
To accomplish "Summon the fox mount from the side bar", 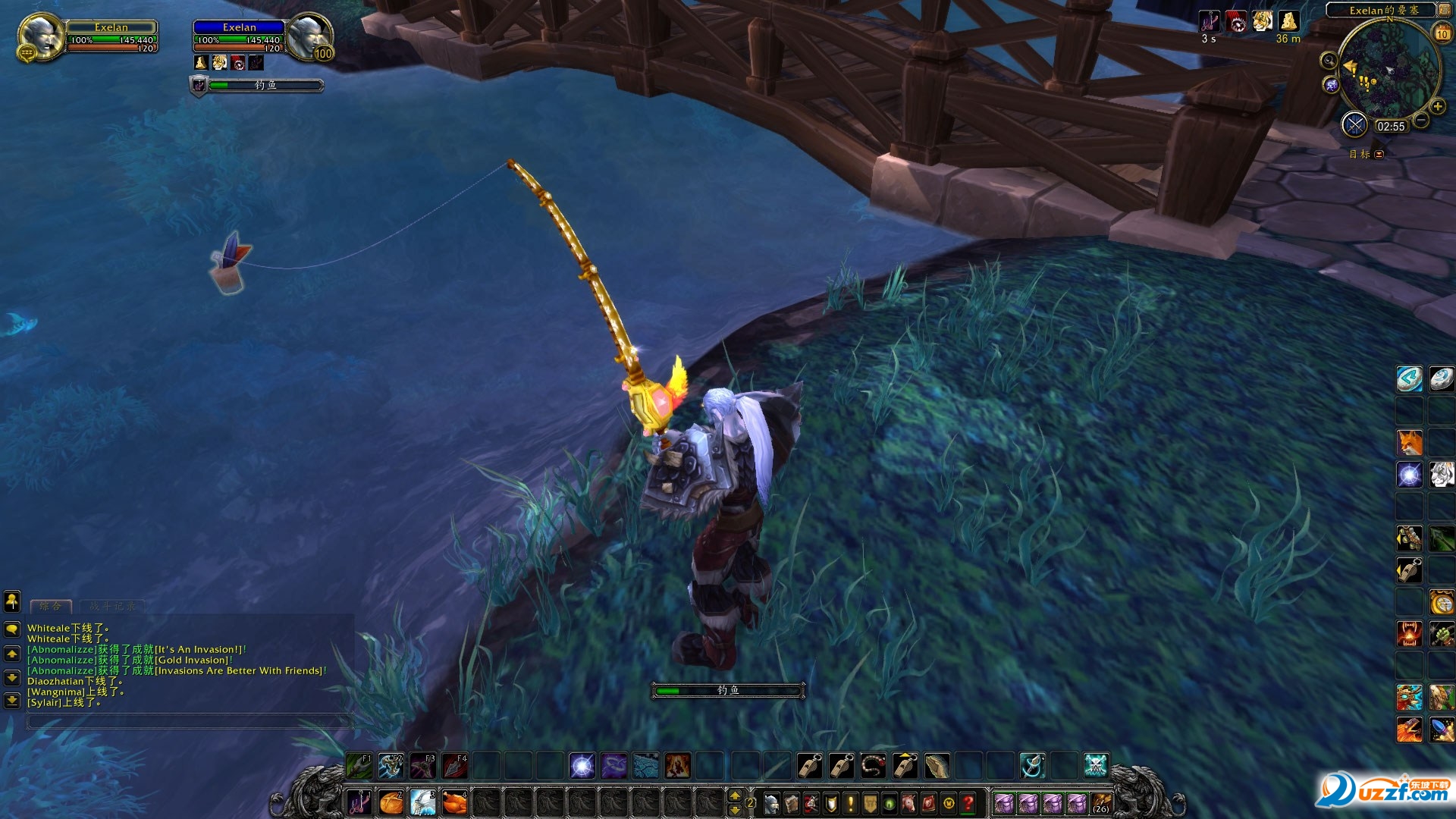I will (1410, 443).
